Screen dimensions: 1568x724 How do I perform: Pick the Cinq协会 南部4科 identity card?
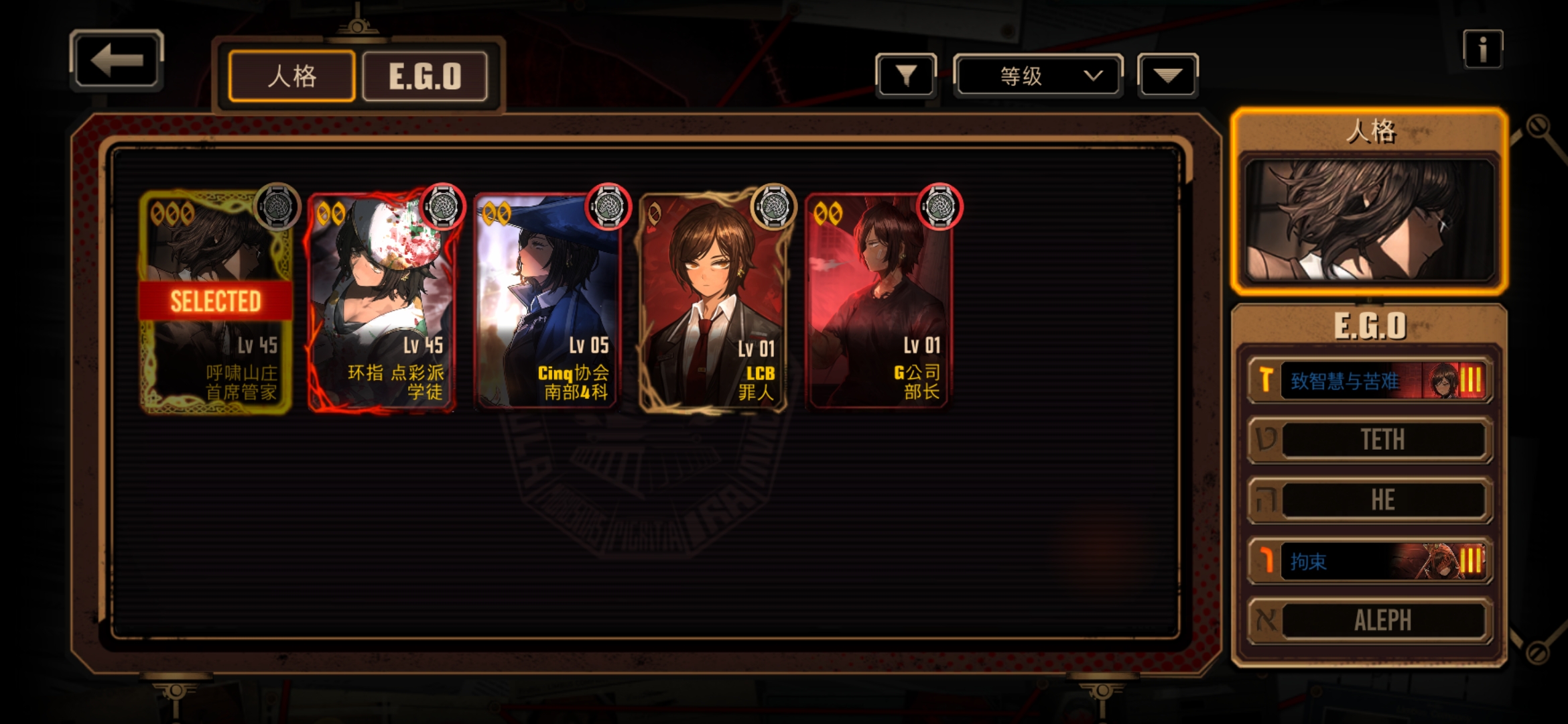[547, 302]
